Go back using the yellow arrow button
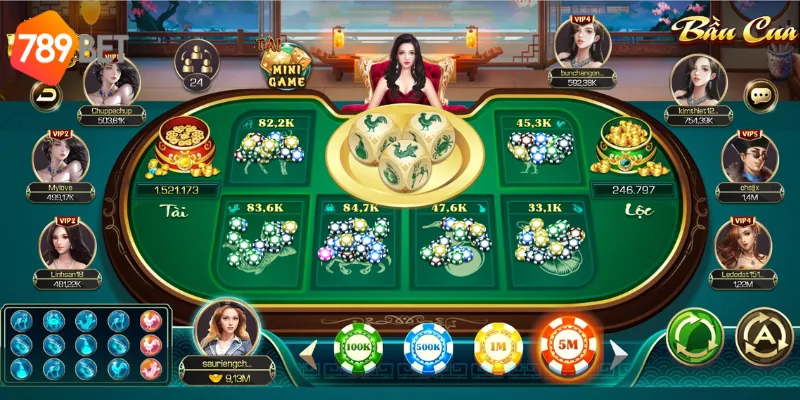The image size is (800, 400). (x=46, y=96)
